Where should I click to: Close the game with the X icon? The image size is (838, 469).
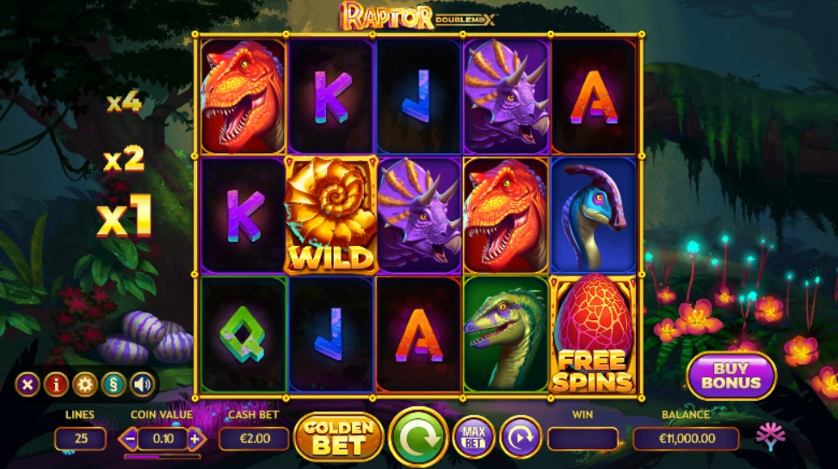pos(30,383)
